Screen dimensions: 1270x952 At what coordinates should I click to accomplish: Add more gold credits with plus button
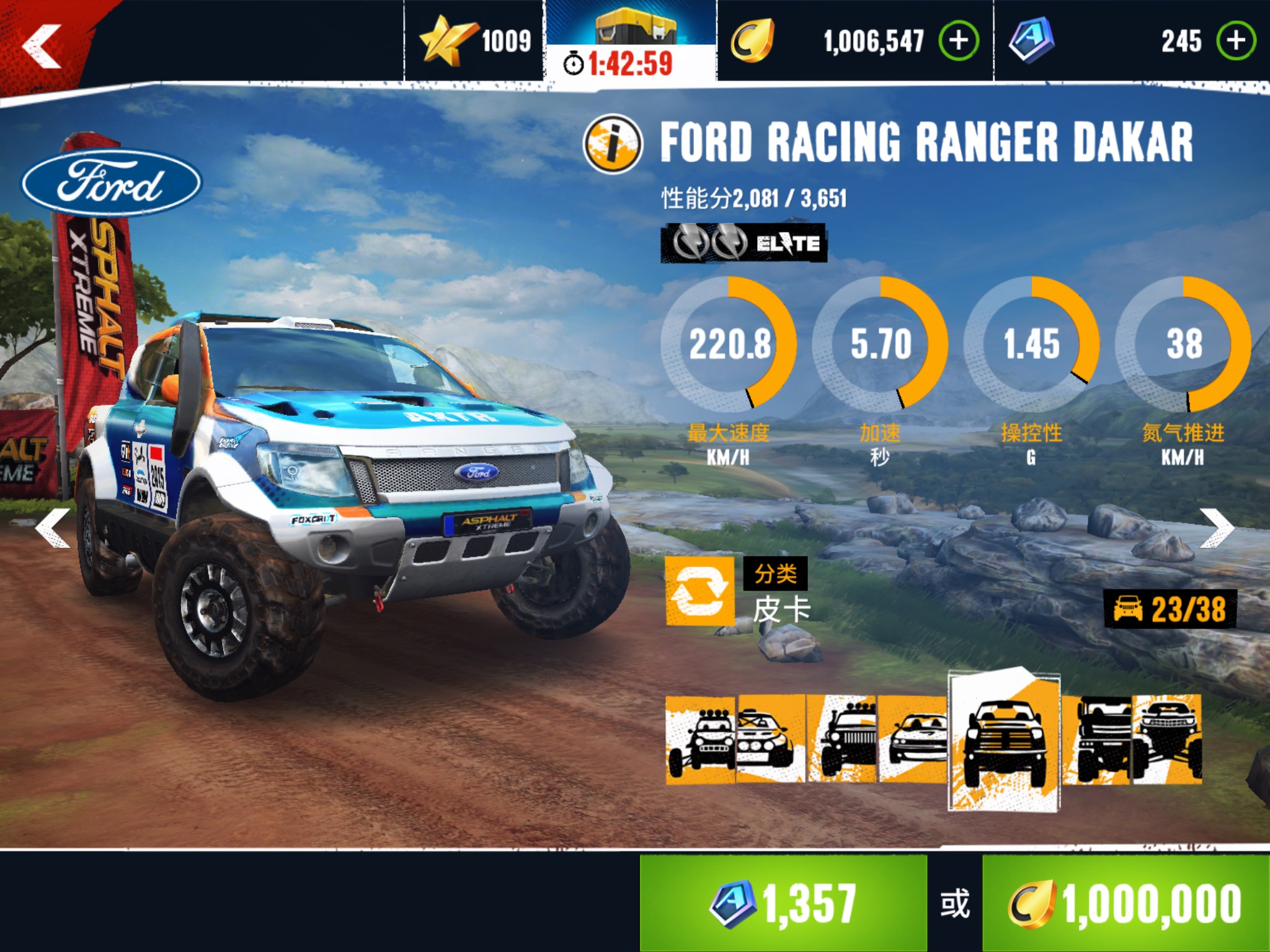(959, 41)
